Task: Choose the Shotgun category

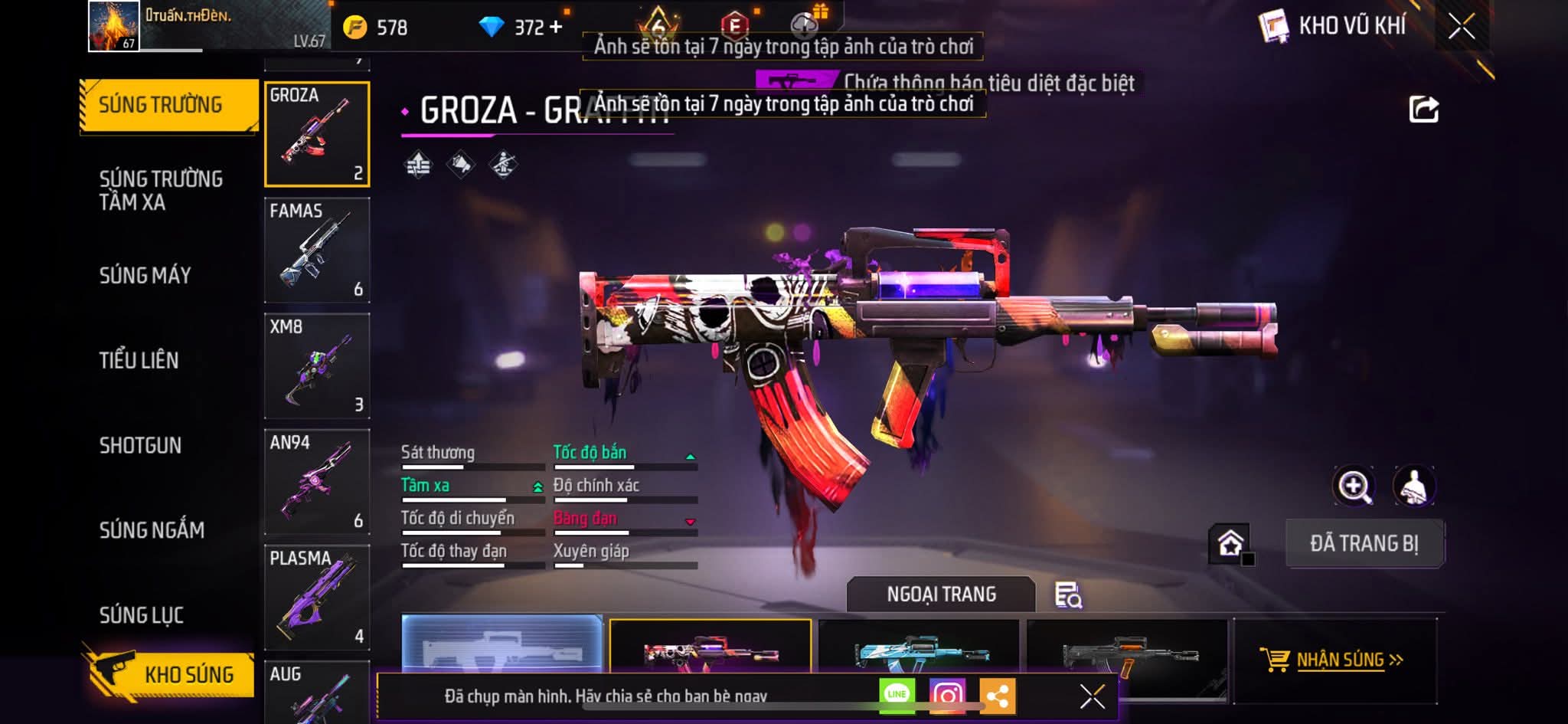Action: [140, 445]
